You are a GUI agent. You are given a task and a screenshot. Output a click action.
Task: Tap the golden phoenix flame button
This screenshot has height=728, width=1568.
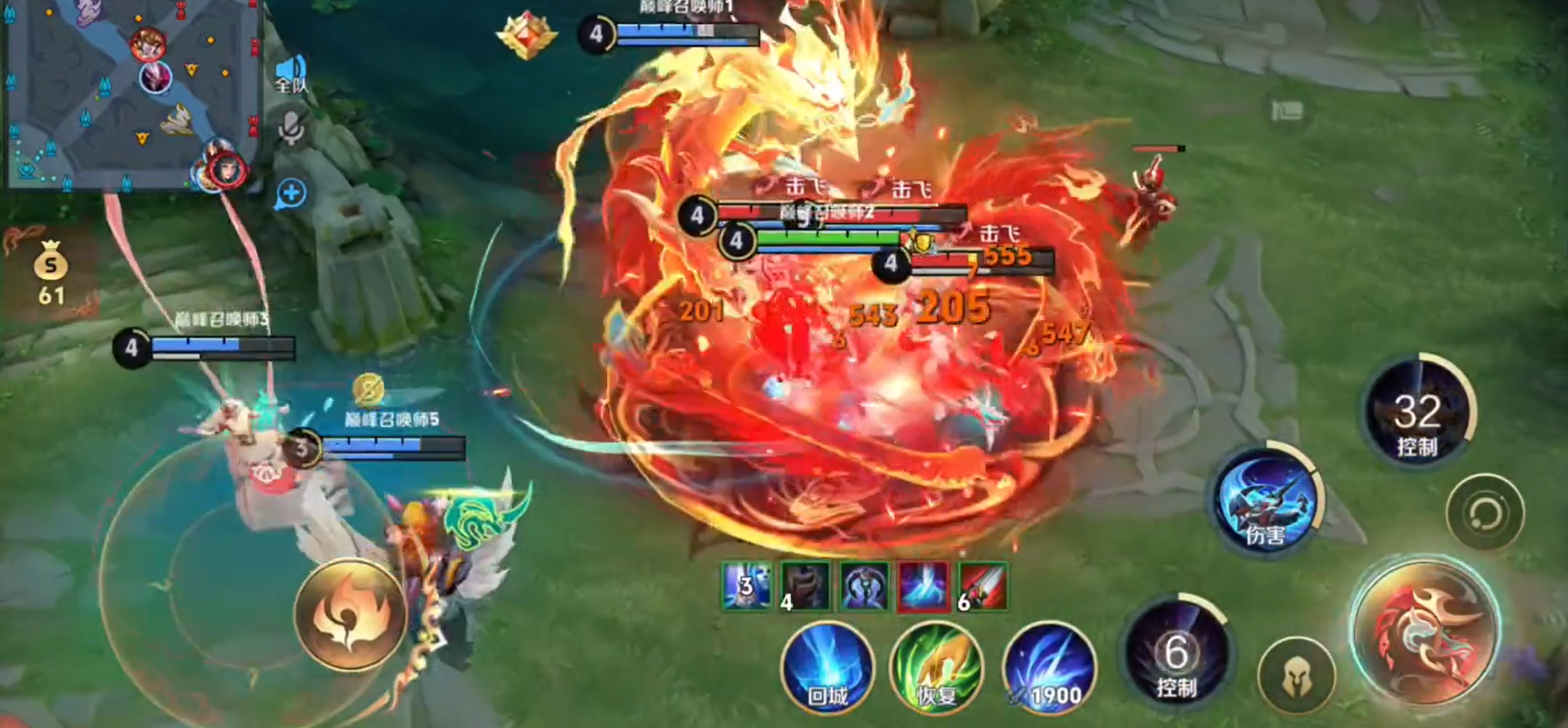(349, 613)
